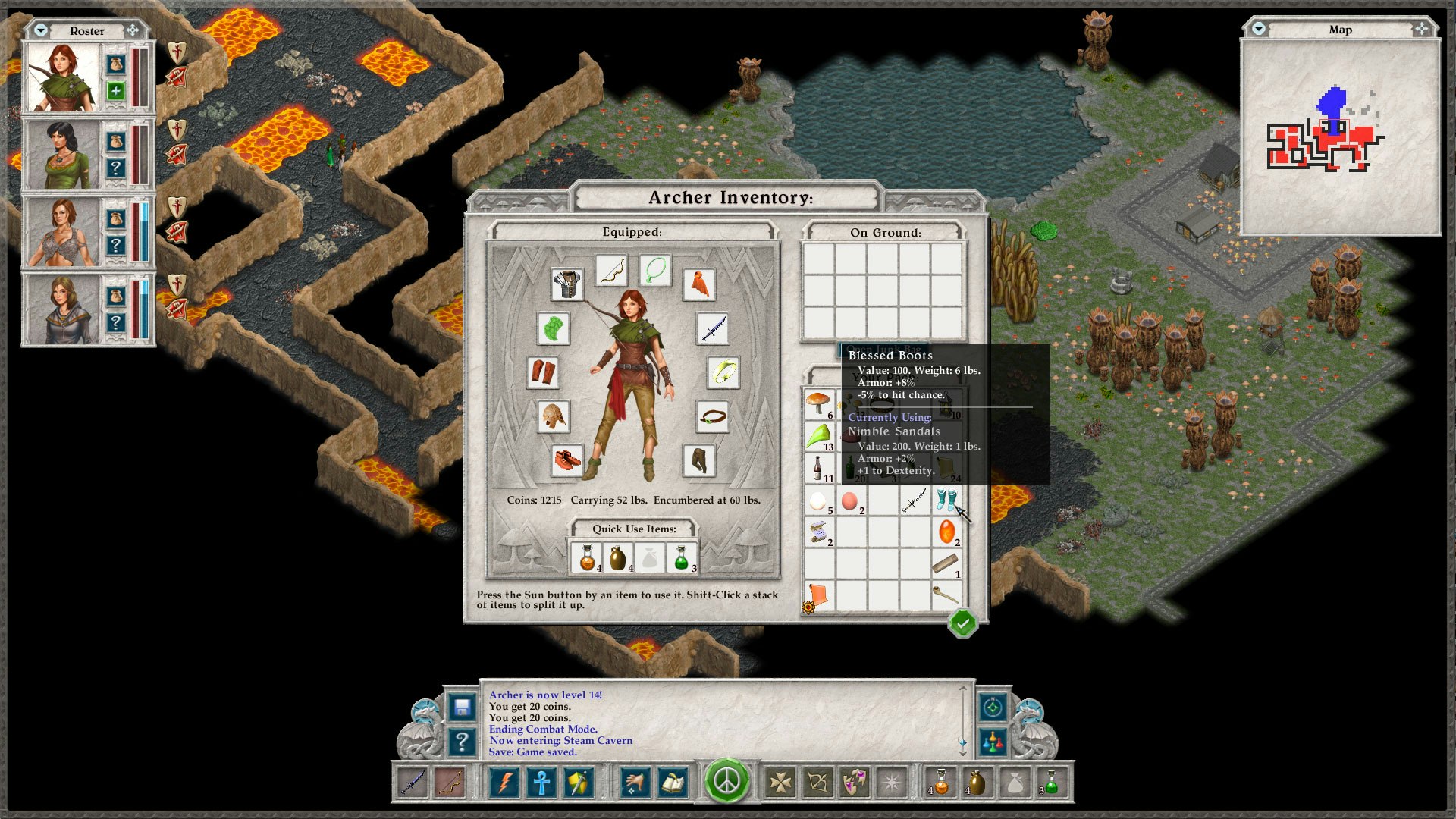Confirm with the green checkmark to close inventory
The image size is (1456, 819).
point(964,623)
